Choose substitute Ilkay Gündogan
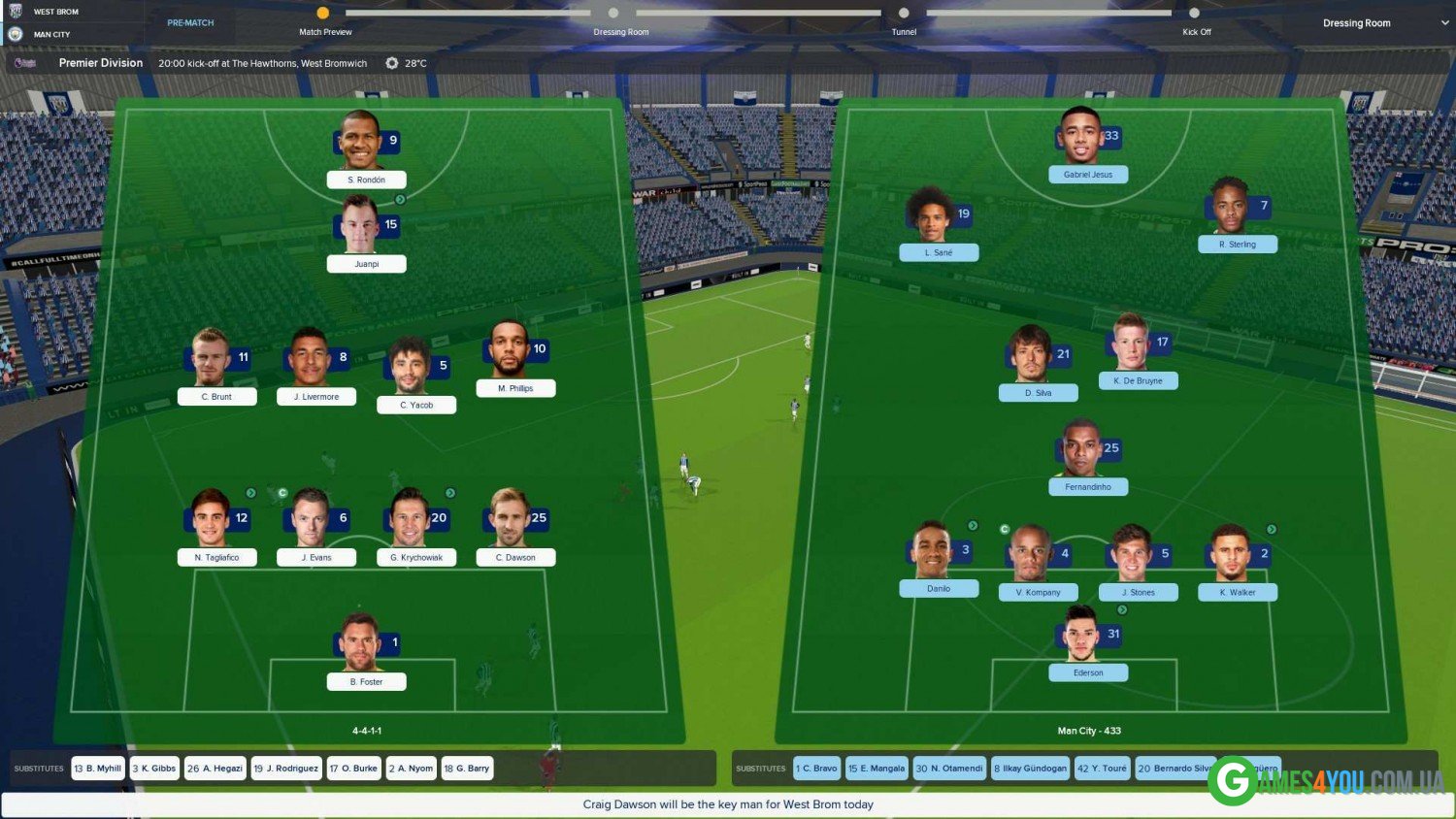Viewport: 1456px width, 819px height. coord(1030,769)
